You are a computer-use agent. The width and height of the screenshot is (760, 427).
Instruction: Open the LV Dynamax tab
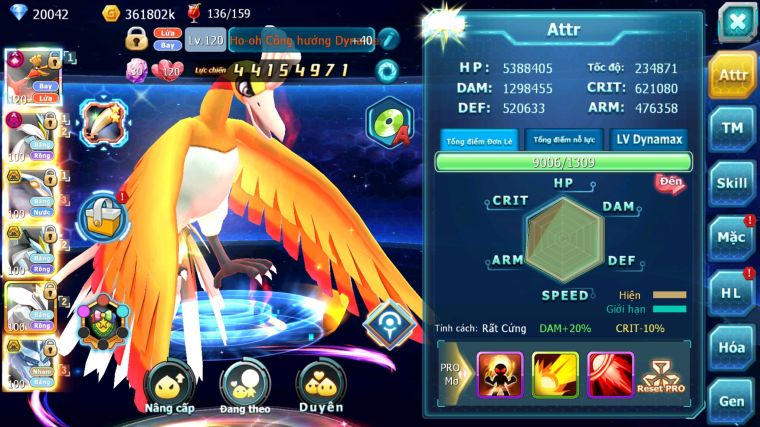(650, 140)
